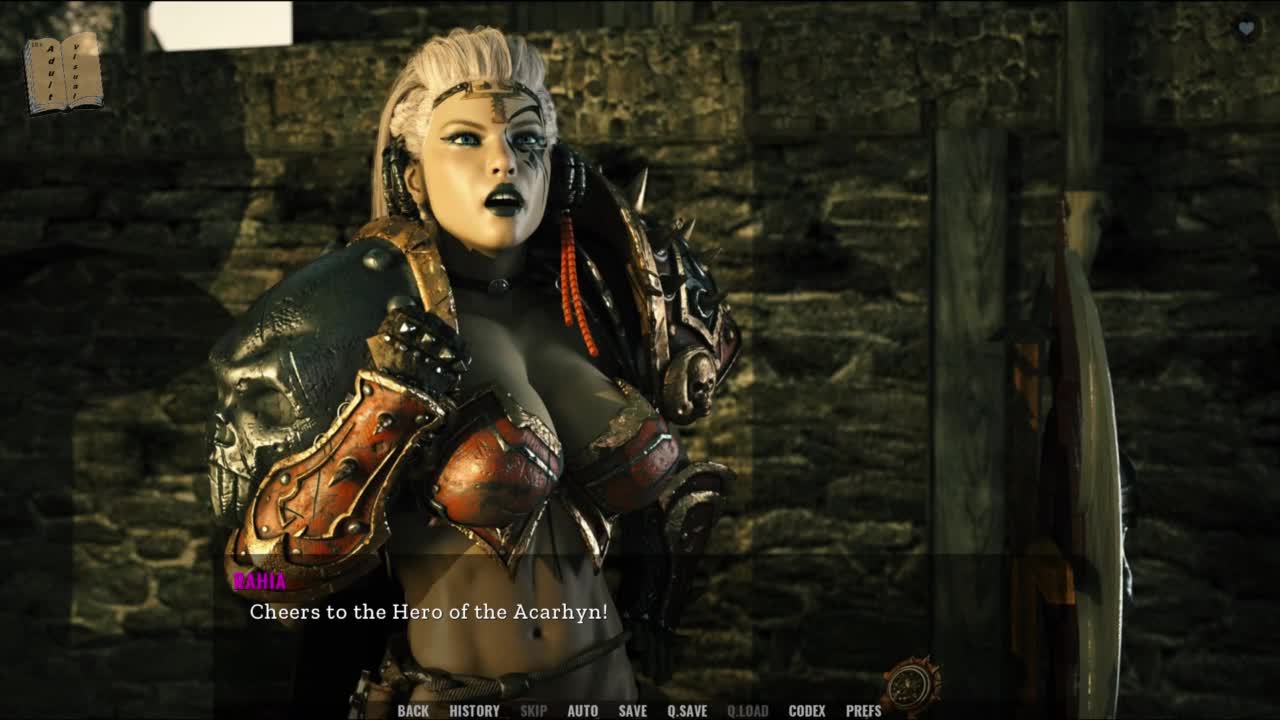
Task: Go back with the Back button
Action: click(412, 711)
